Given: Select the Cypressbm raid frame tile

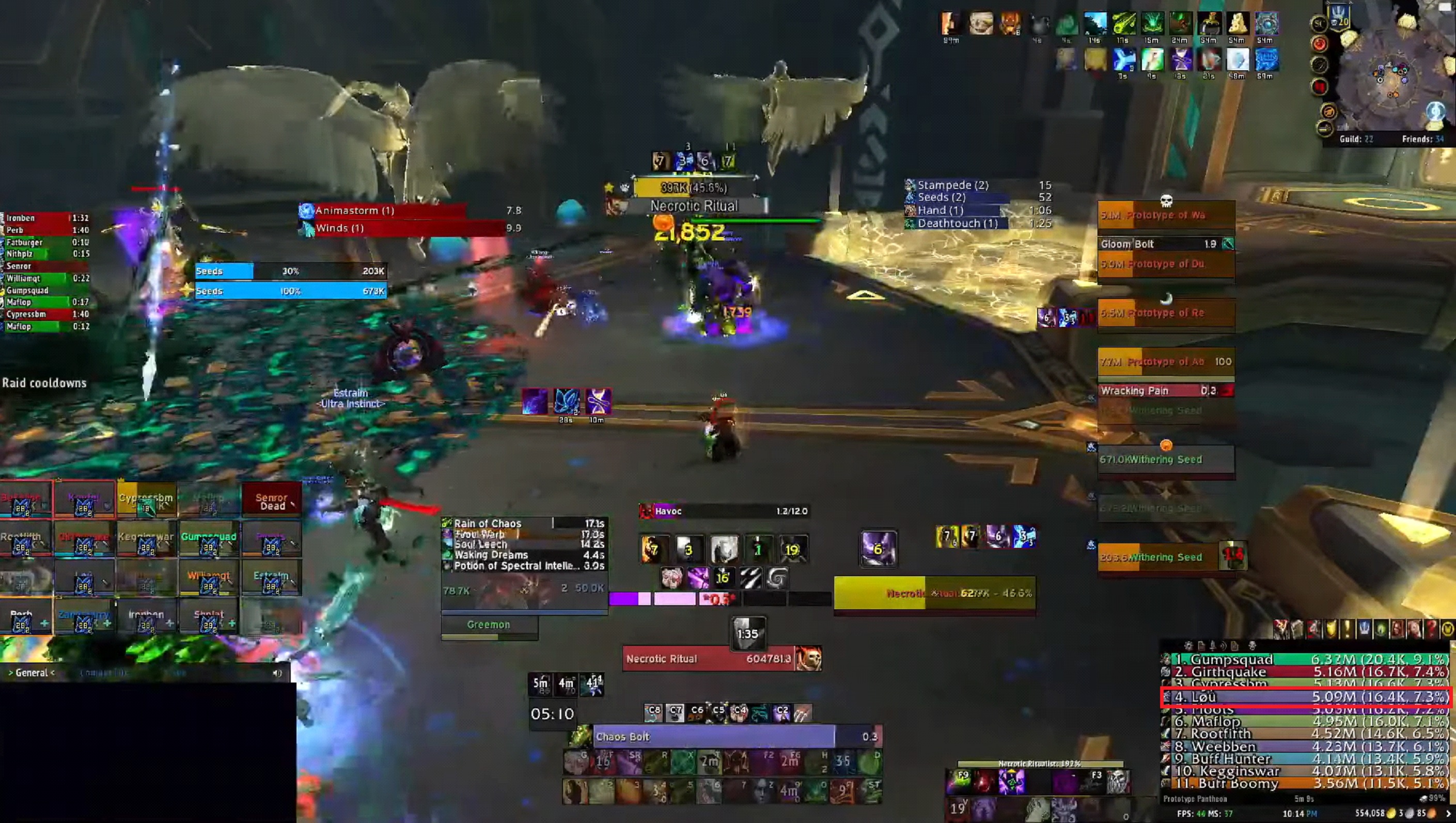Looking at the screenshot, I should pos(146,500).
